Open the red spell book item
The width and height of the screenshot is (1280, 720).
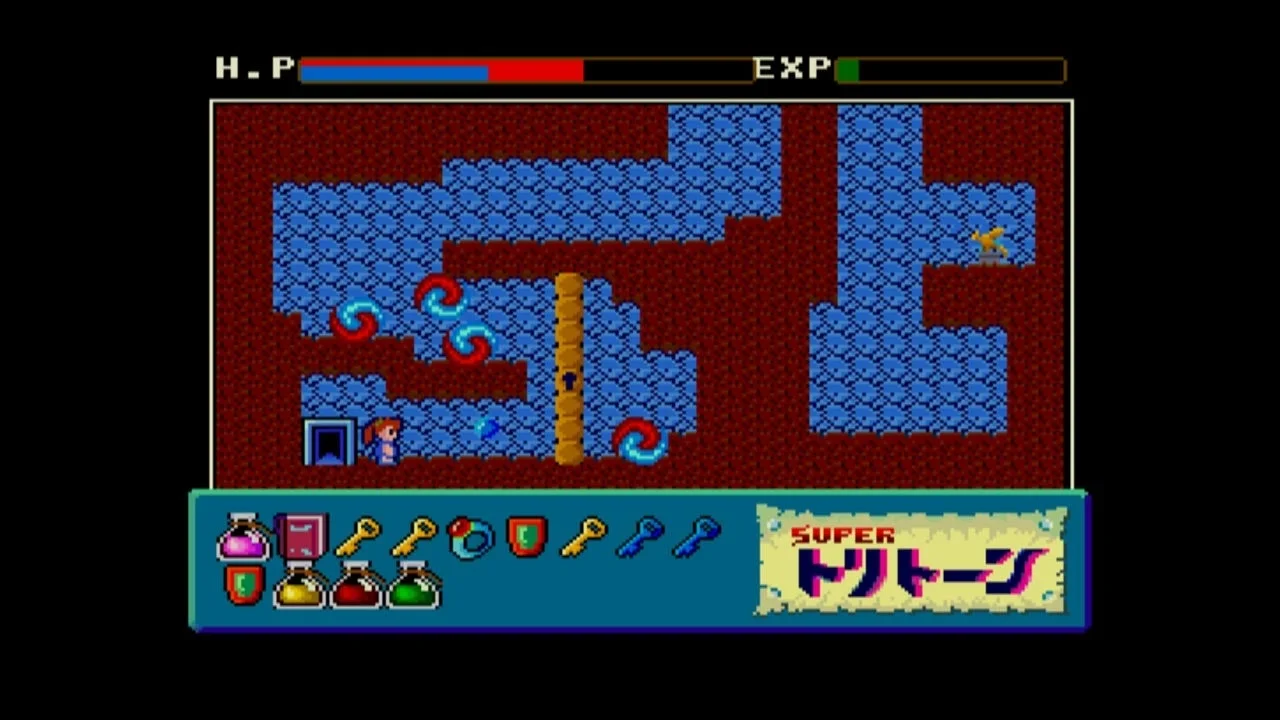tap(301, 537)
